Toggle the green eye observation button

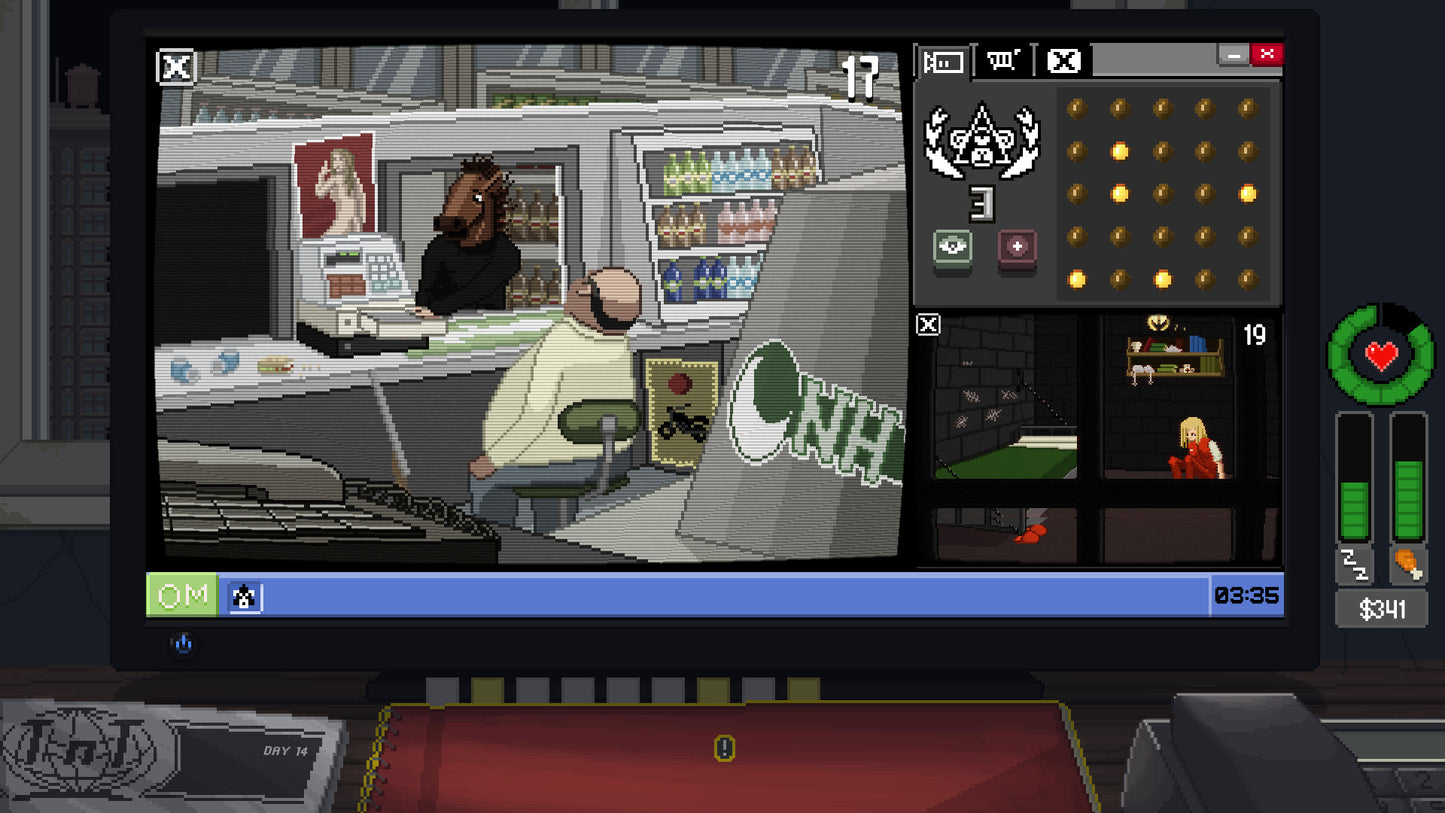(950, 249)
